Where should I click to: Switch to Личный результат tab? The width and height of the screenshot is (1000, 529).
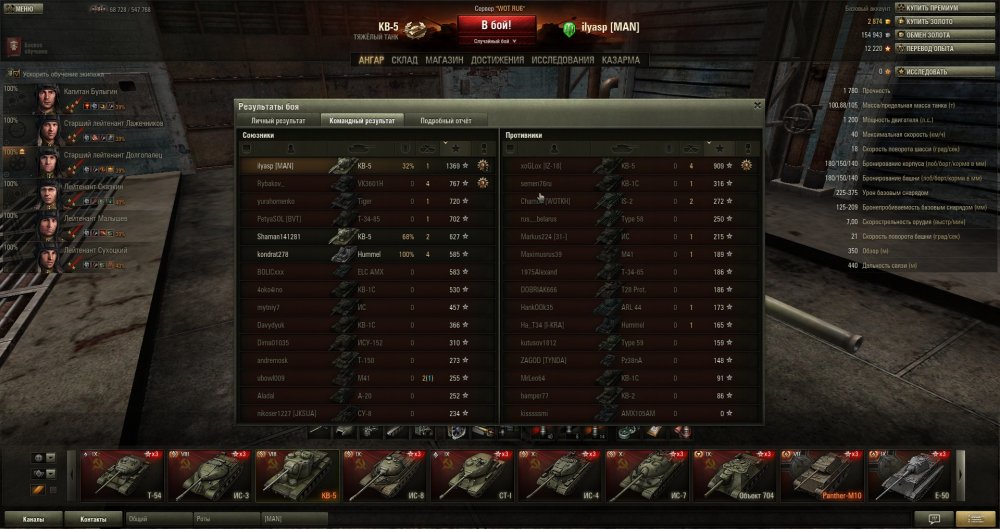pos(275,119)
